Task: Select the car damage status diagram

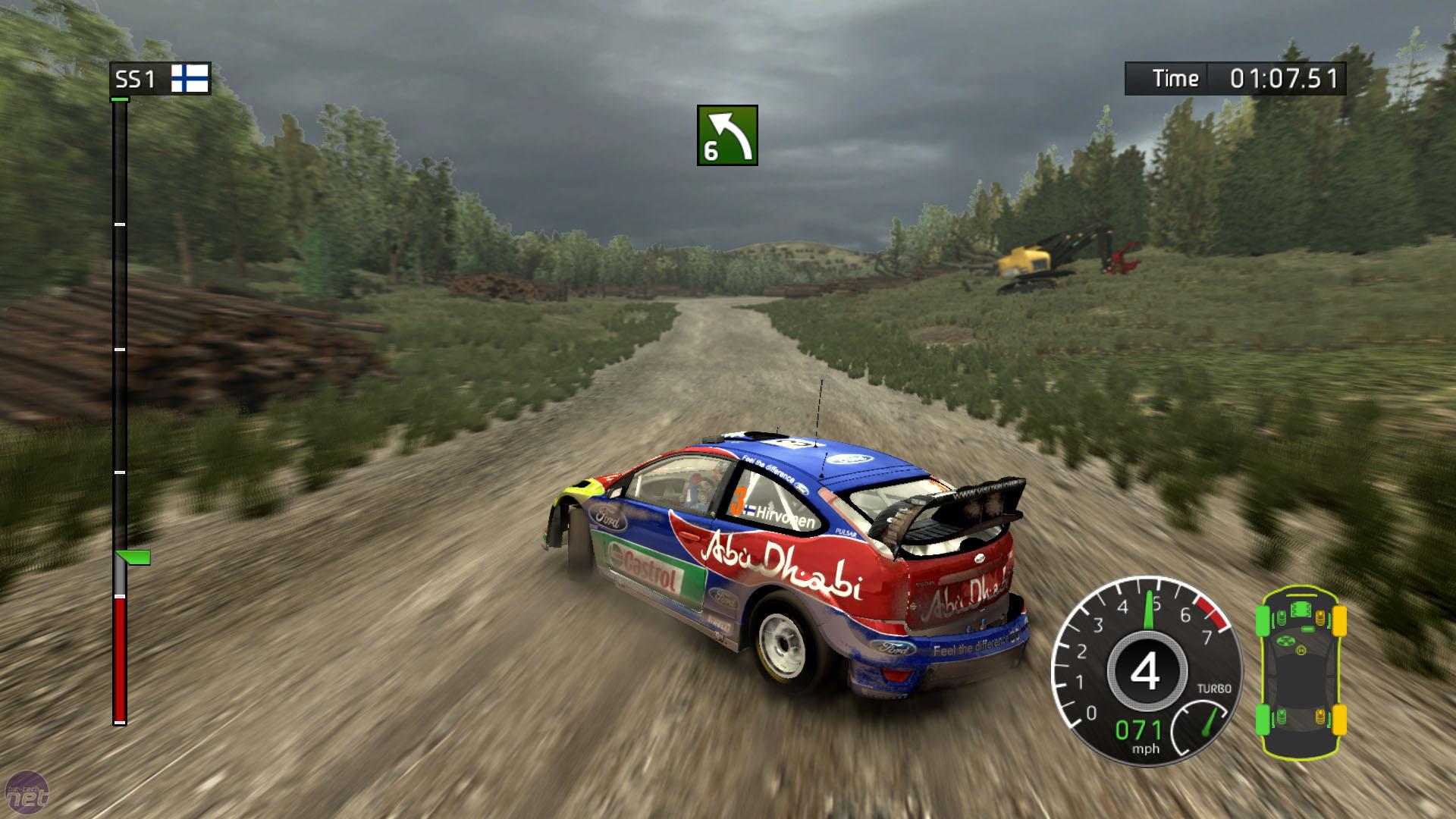Action: point(1300,671)
